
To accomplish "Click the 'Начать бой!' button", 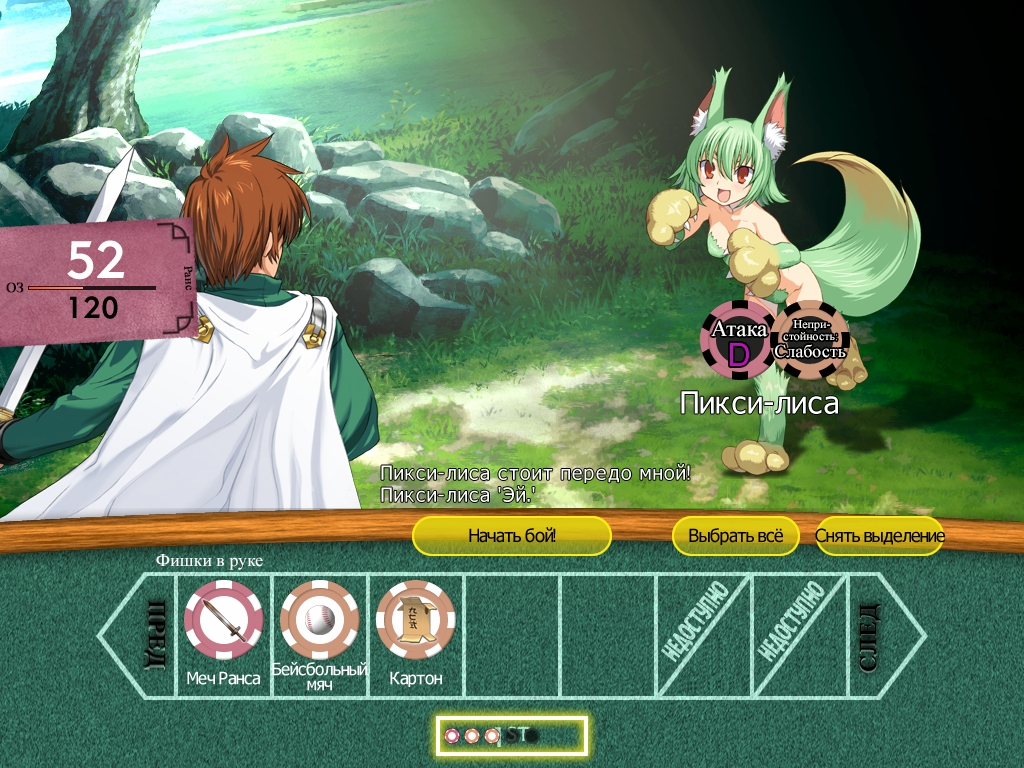I will pyautogui.click(x=511, y=536).
